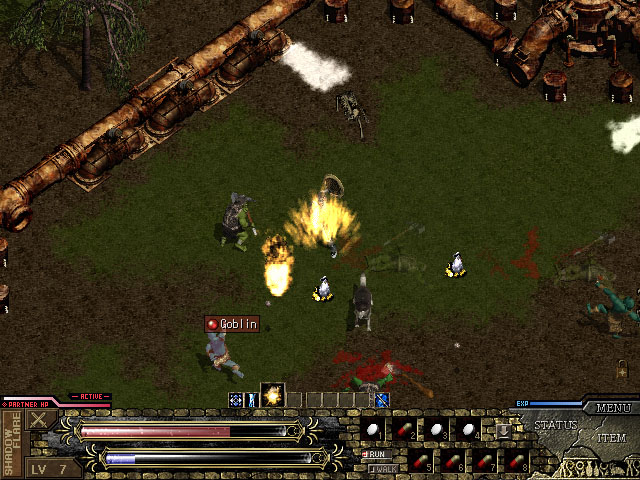
Task: Use the red capsule in quick slot 7
Action: 485,461
